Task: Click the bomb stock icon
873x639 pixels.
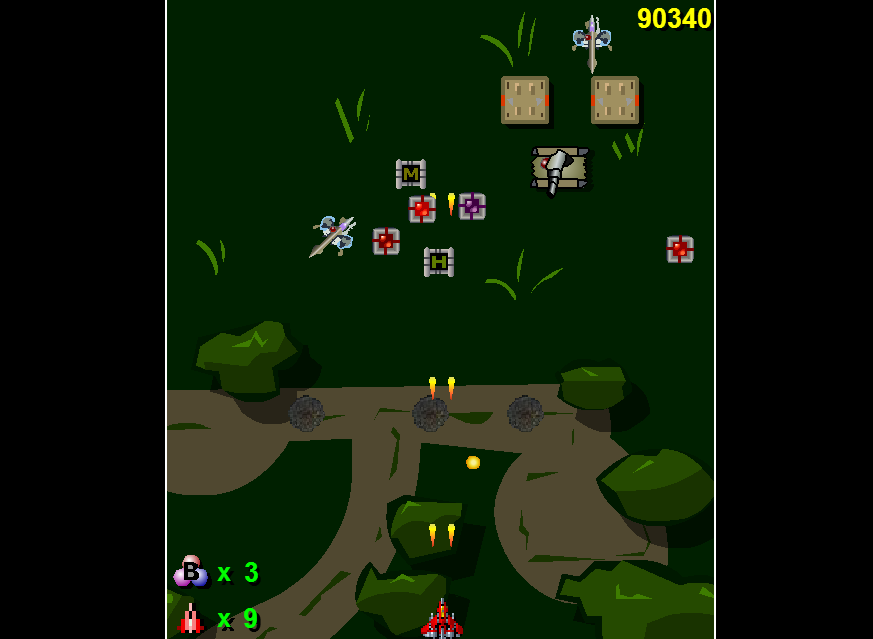Action: click(x=190, y=571)
